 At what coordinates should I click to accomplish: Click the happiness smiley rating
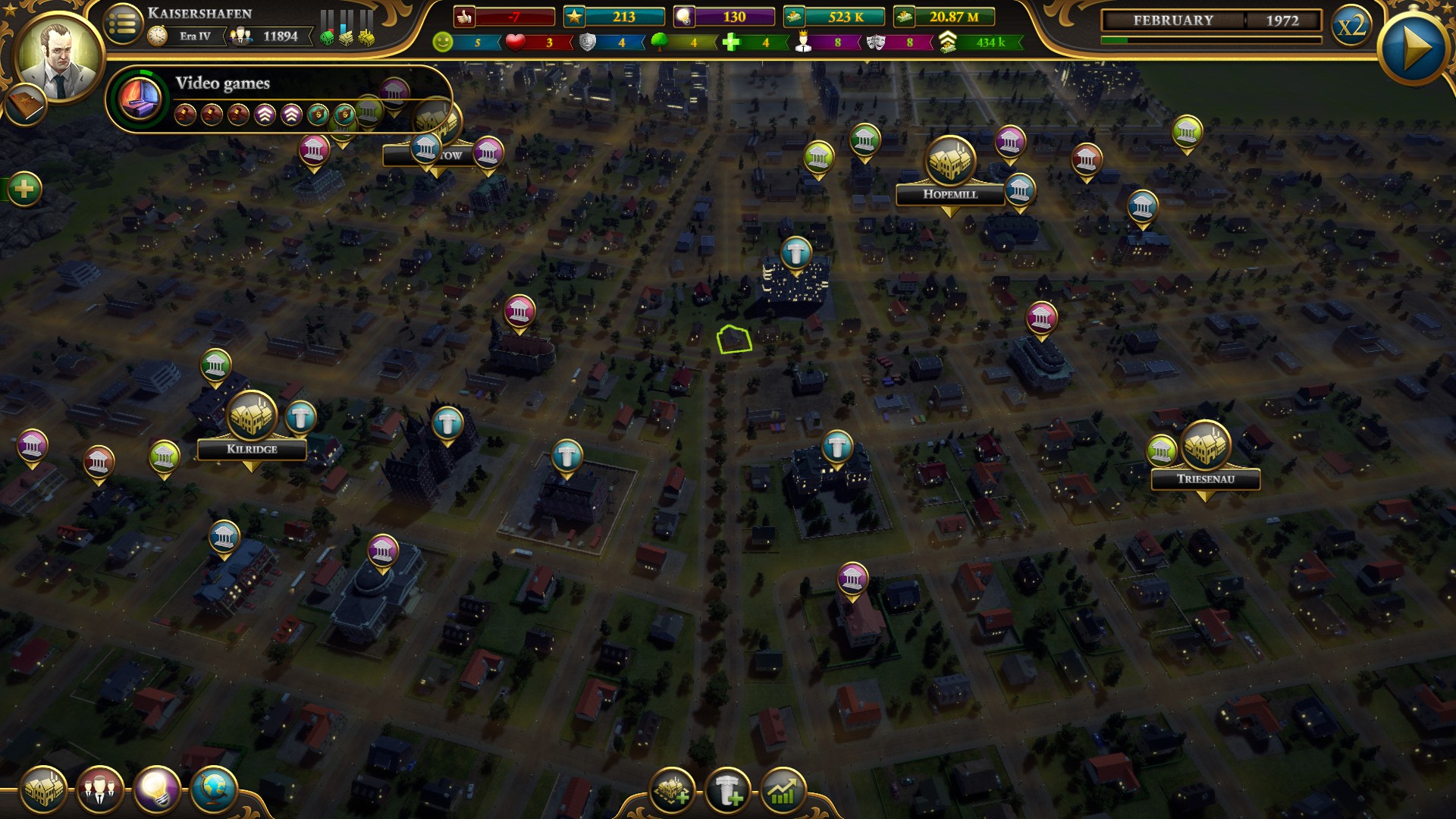click(x=444, y=43)
